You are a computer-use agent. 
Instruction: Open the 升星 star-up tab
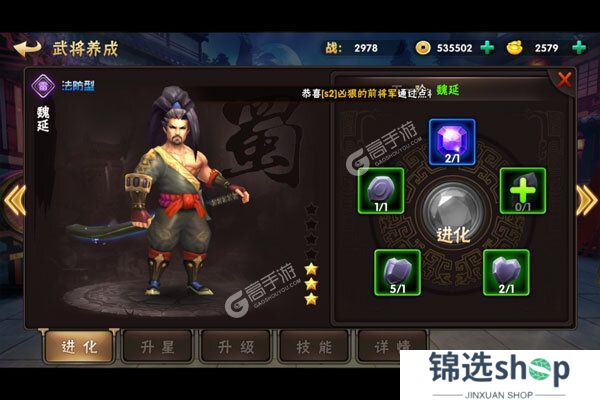(x=155, y=346)
